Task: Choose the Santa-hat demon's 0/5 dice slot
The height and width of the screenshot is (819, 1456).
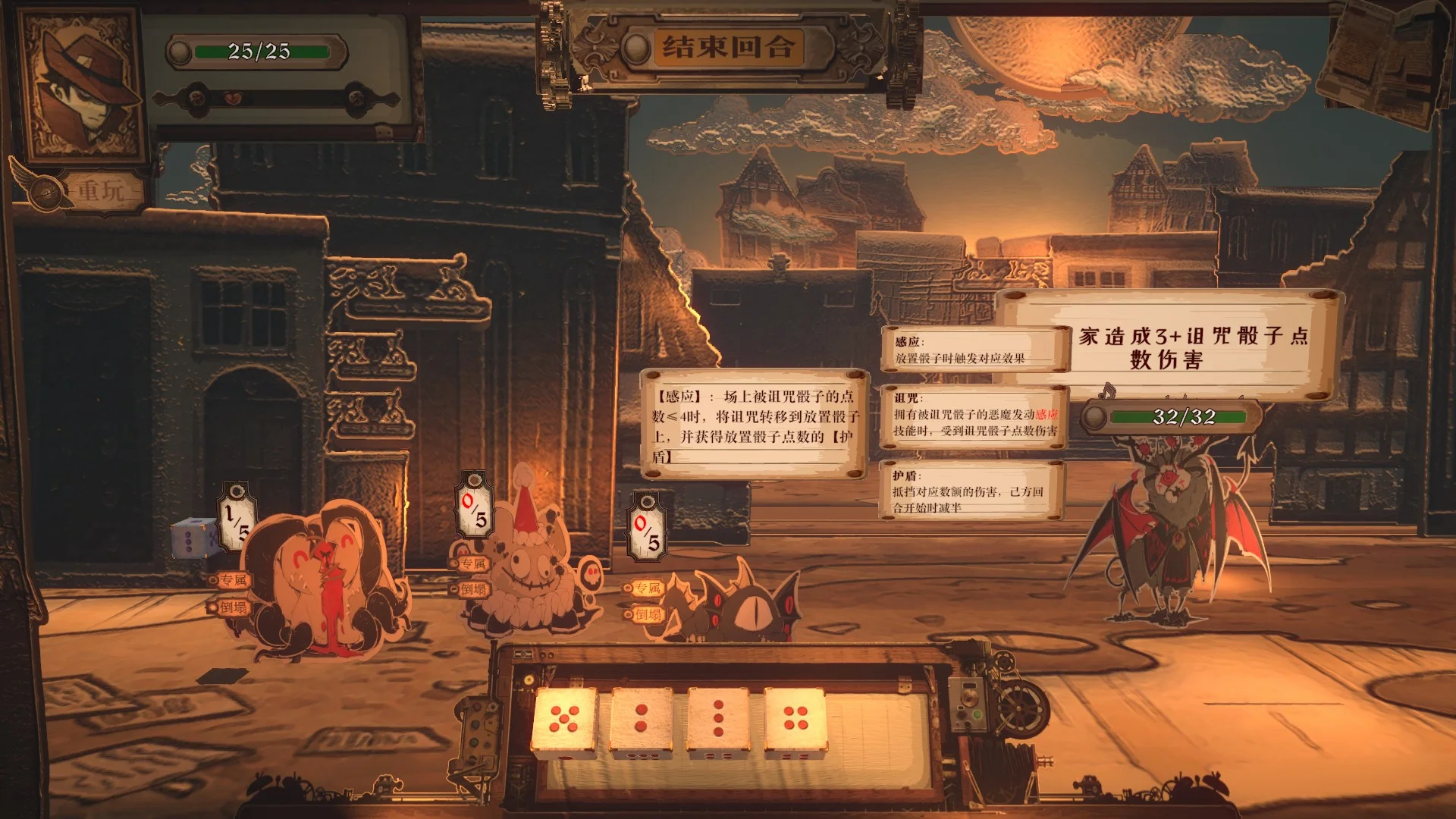Action: (475, 510)
